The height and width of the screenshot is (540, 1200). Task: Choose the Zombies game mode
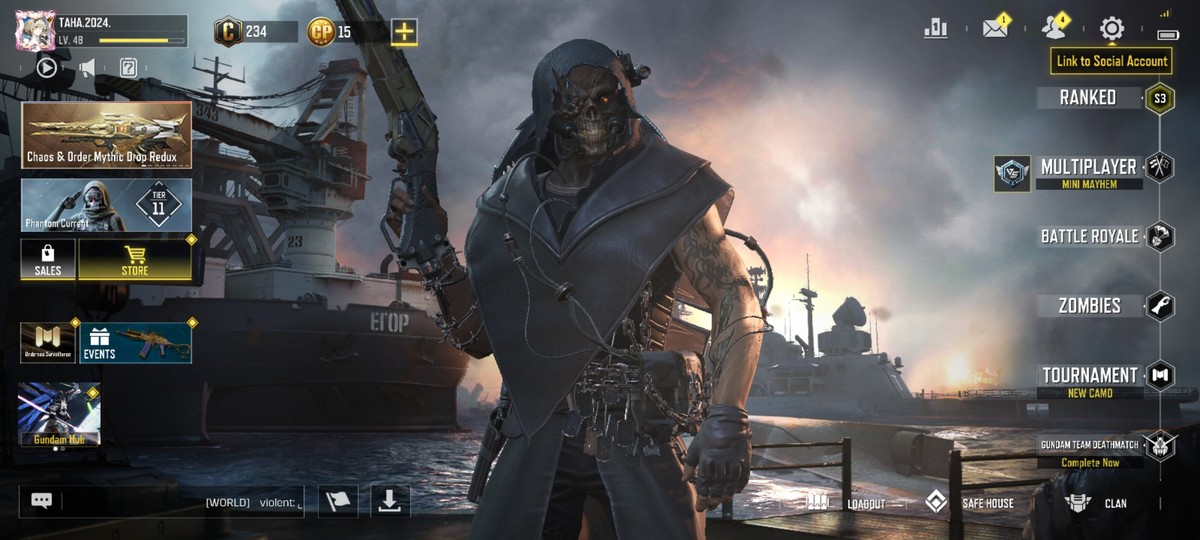tap(1090, 306)
